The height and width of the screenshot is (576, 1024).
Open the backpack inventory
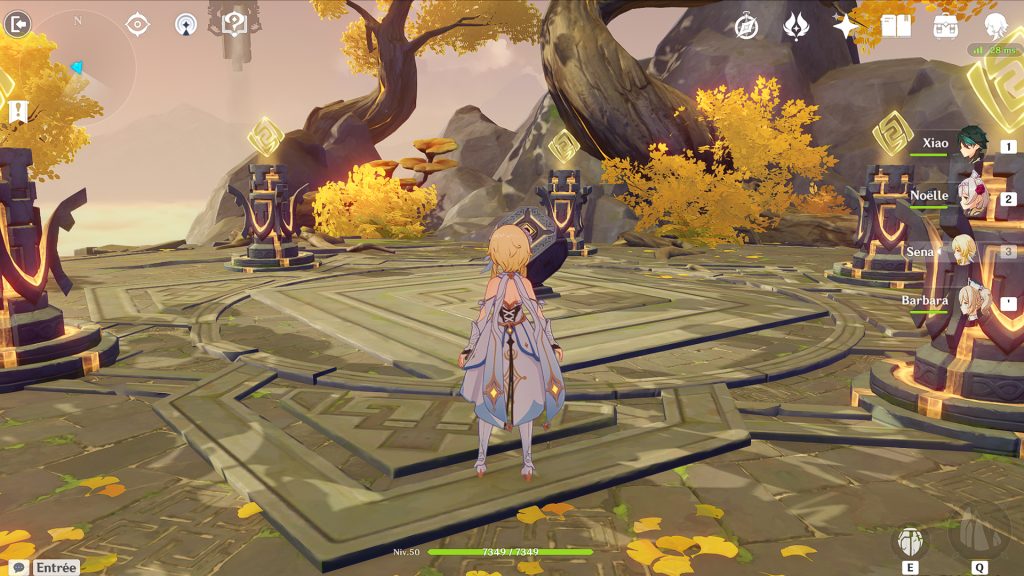(x=946, y=26)
